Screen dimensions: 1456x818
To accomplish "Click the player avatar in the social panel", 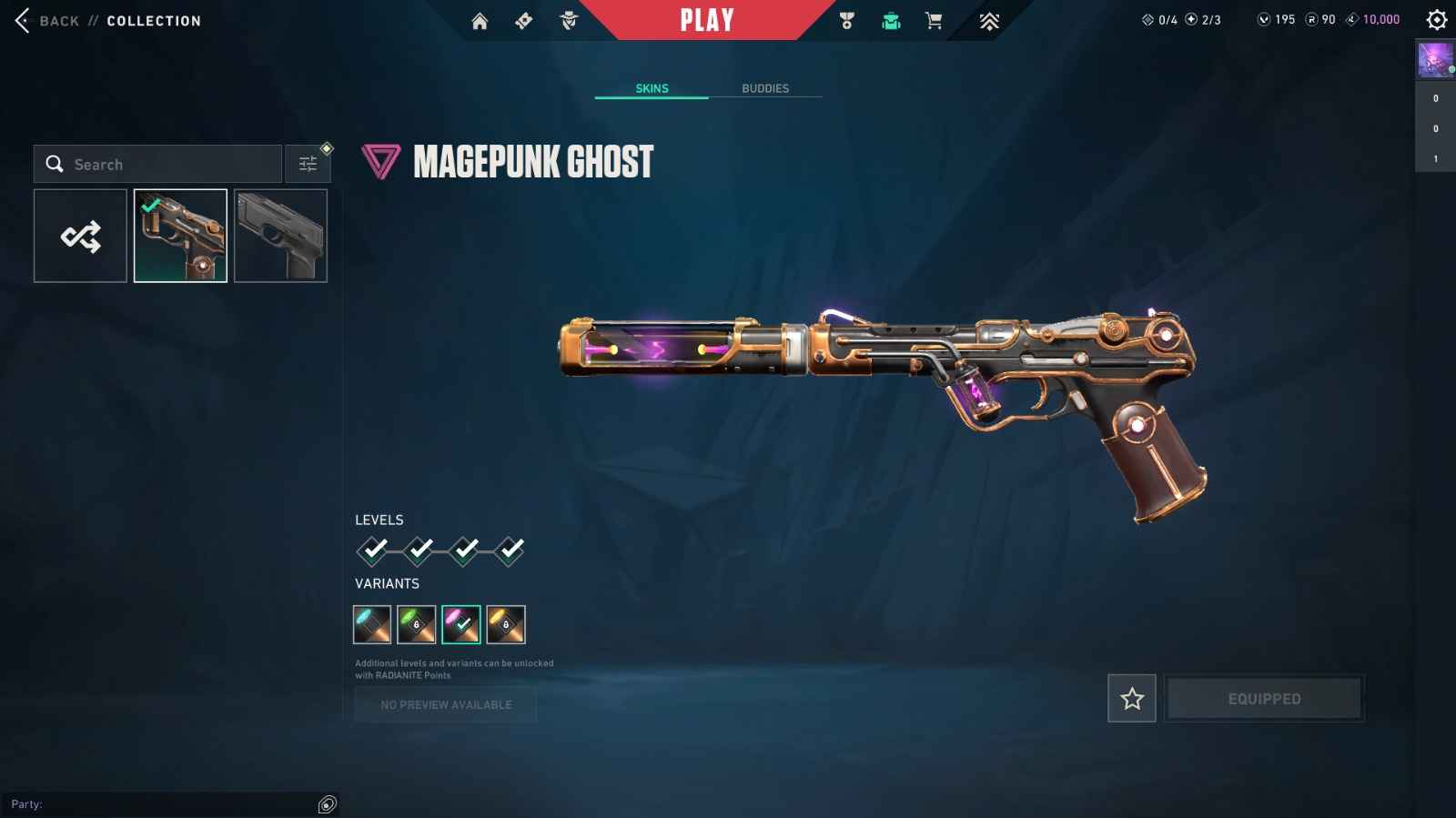I will click(x=1435, y=60).
